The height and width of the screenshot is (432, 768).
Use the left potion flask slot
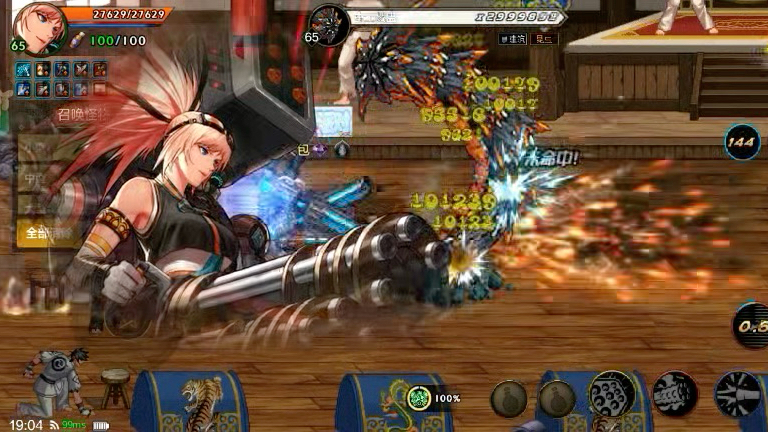coord(508,398)
